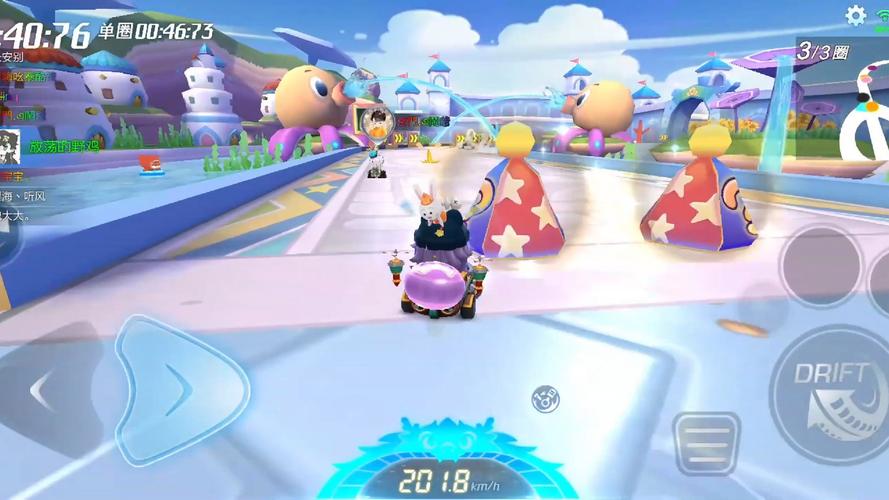Tap the small kart reset icon
Image resolution: width=889 pixels, height=500 pixels.
(x=545, y=397)
